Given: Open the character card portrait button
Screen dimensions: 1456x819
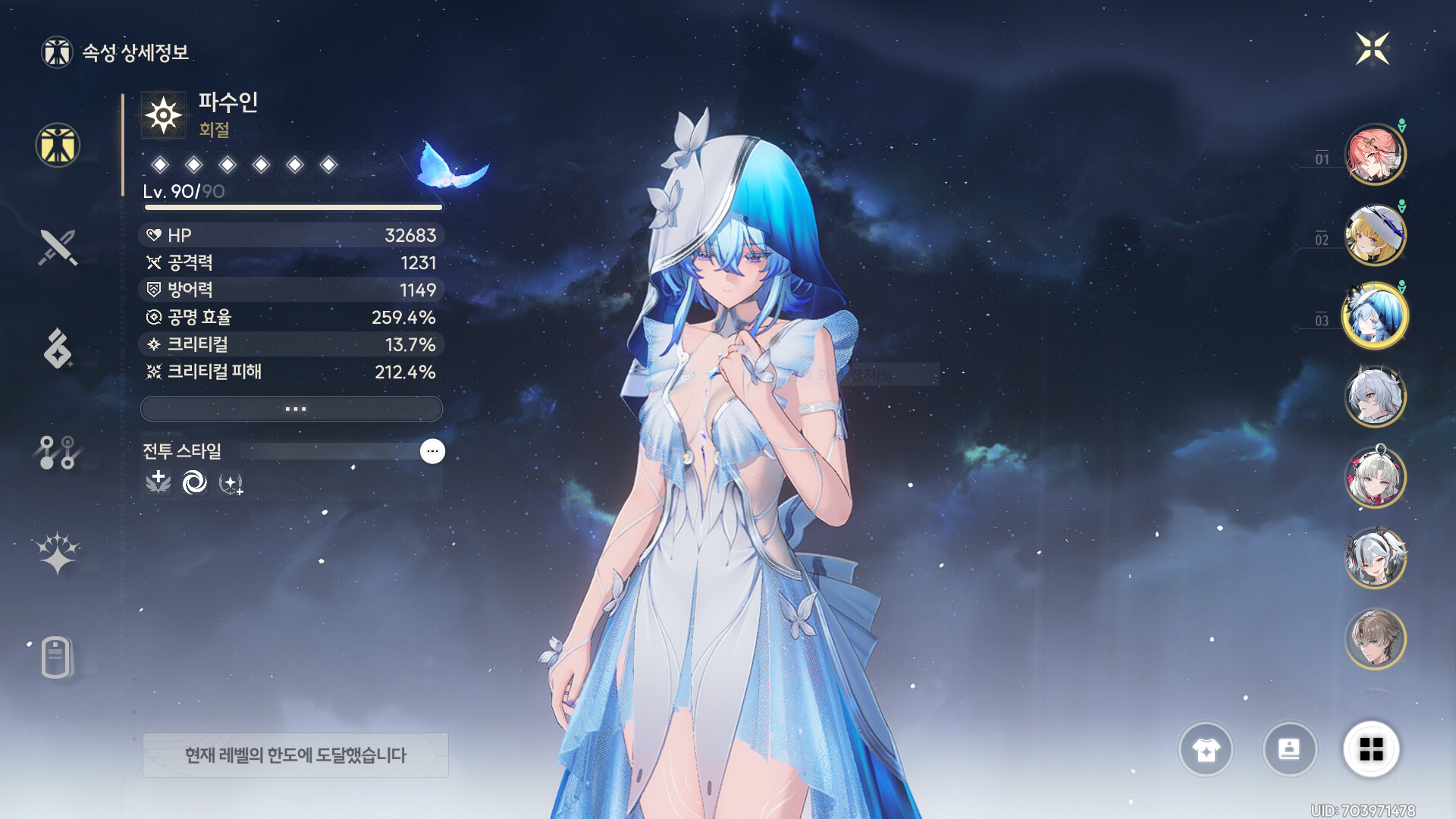Looking at the screenshot, I should point(1289,750).
